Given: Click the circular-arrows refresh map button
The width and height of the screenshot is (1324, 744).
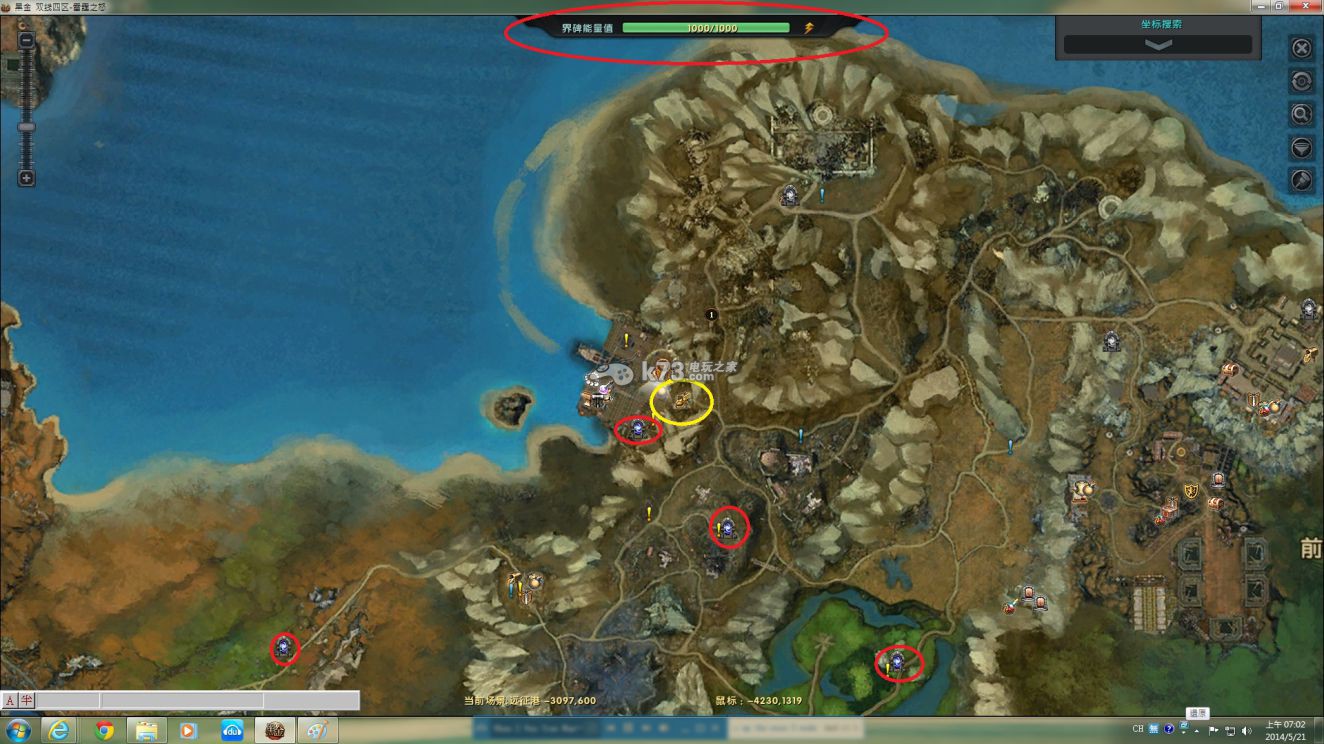Looking at the screenshot, I should coord(1301,81).
